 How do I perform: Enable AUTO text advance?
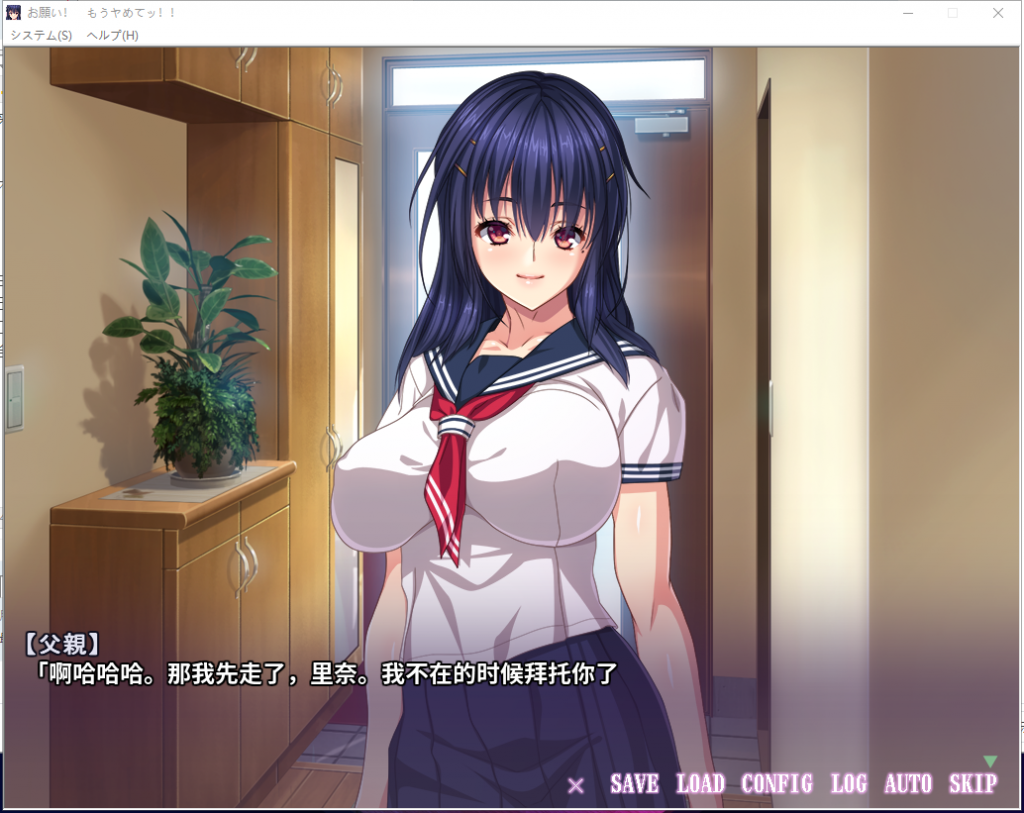[x=907, y=784]
